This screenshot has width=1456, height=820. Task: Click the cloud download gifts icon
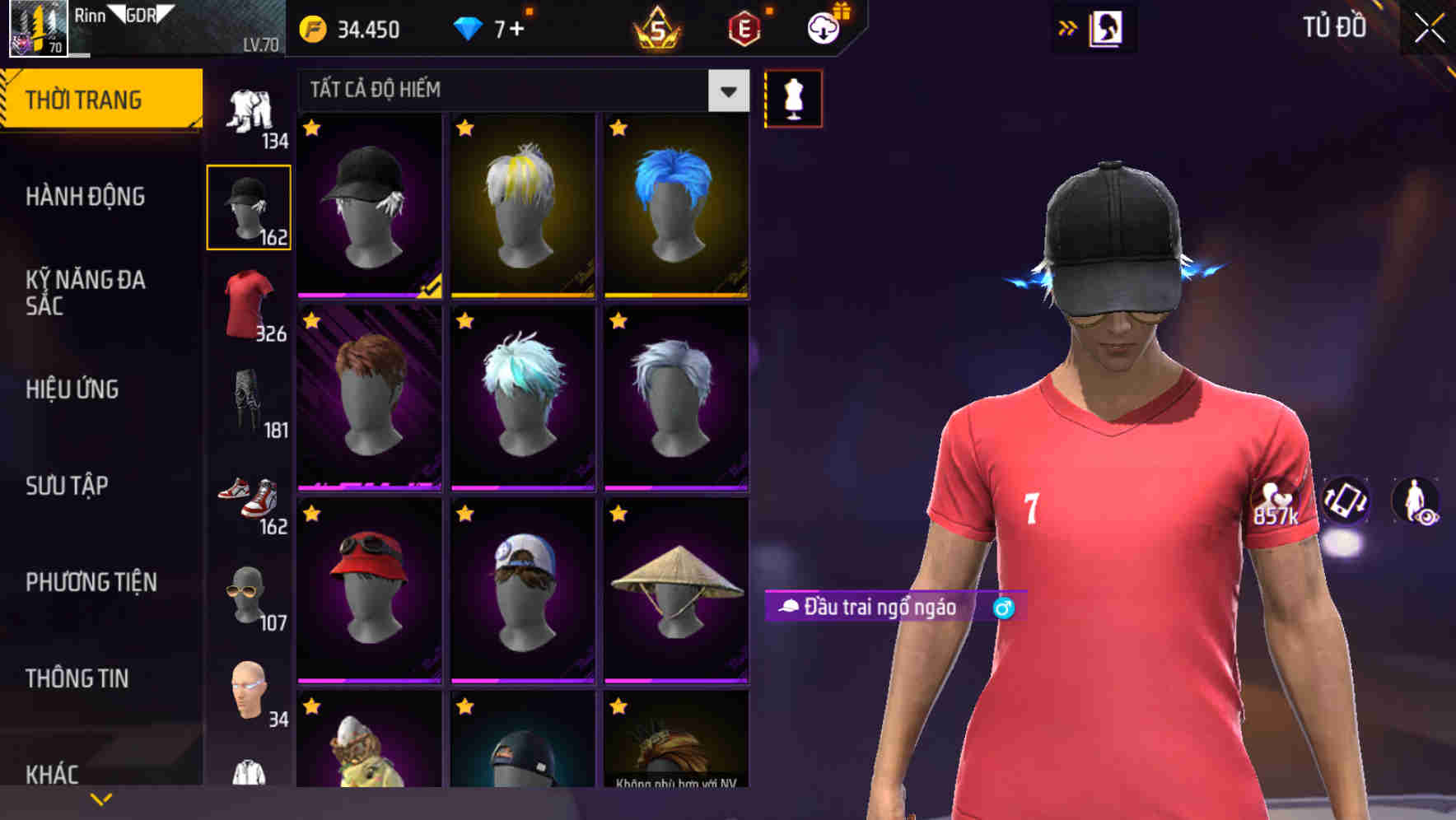pos(823,27)
